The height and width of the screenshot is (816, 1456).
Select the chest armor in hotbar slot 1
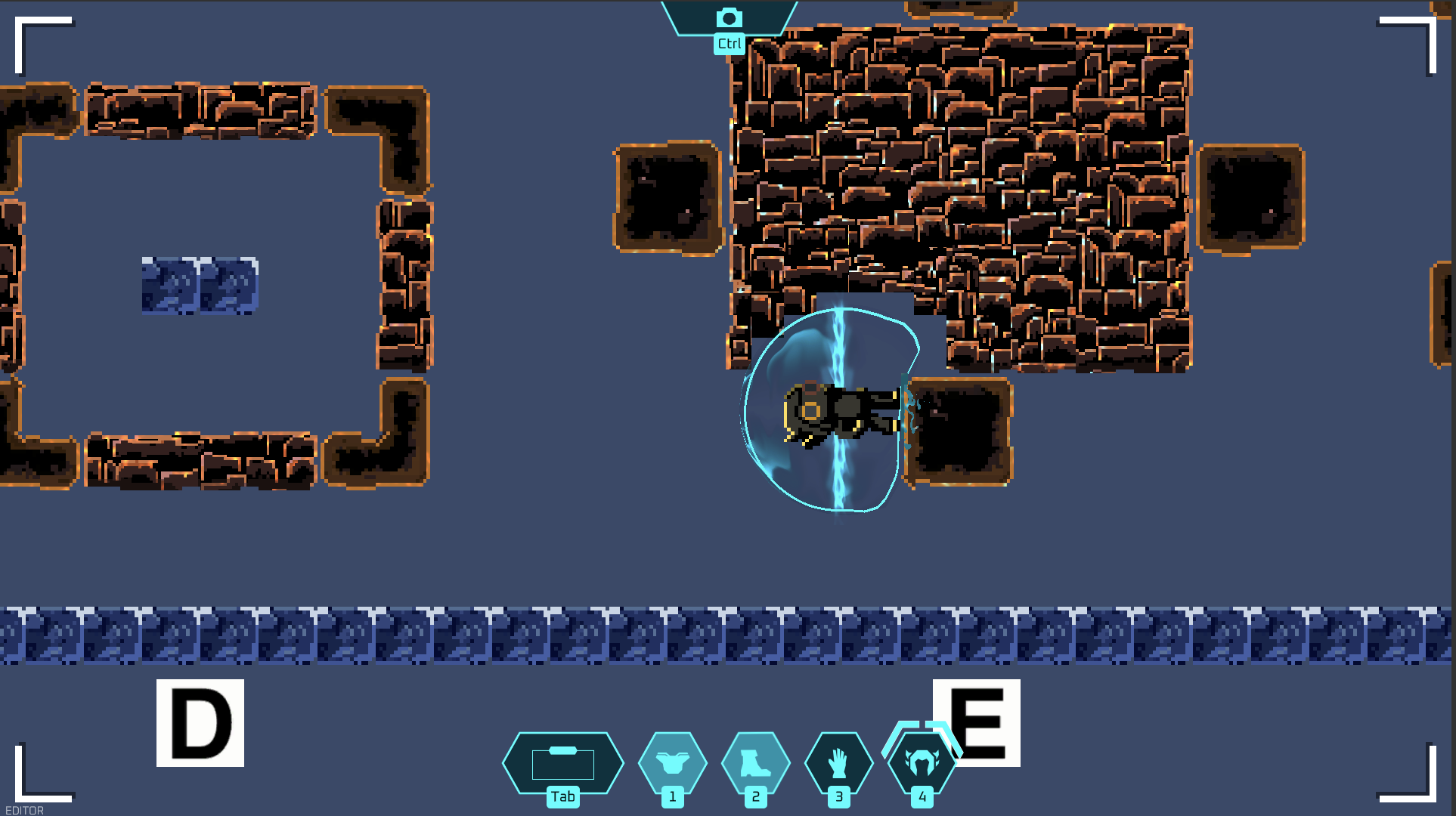672,762
